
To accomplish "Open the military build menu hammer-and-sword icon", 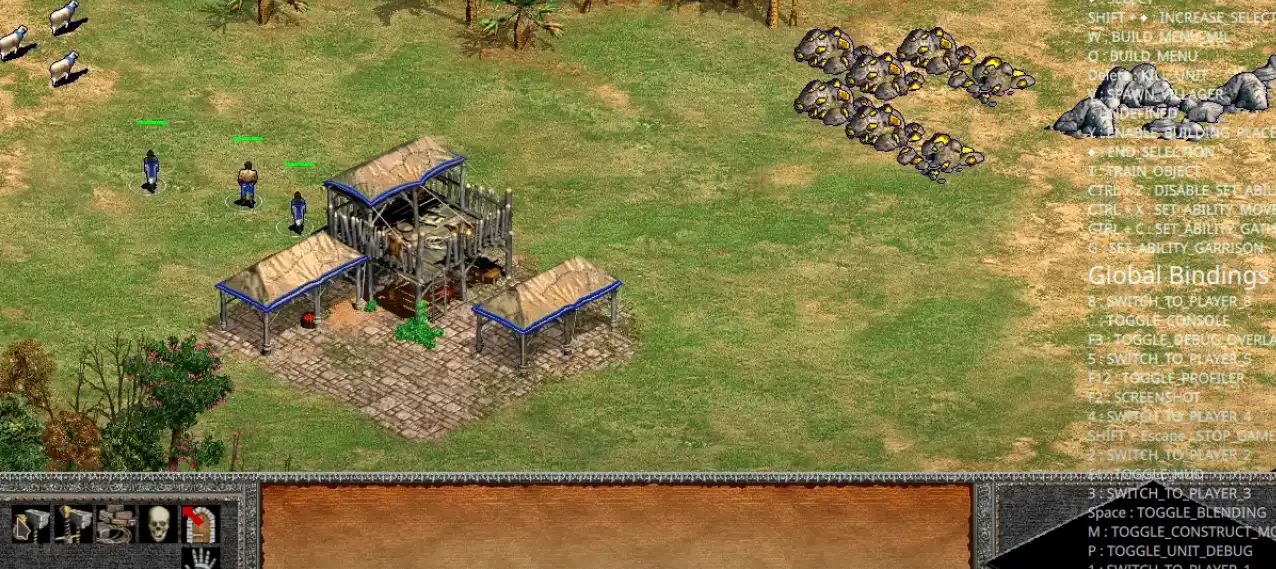I will pyautogui.click(x=73, y=524).
